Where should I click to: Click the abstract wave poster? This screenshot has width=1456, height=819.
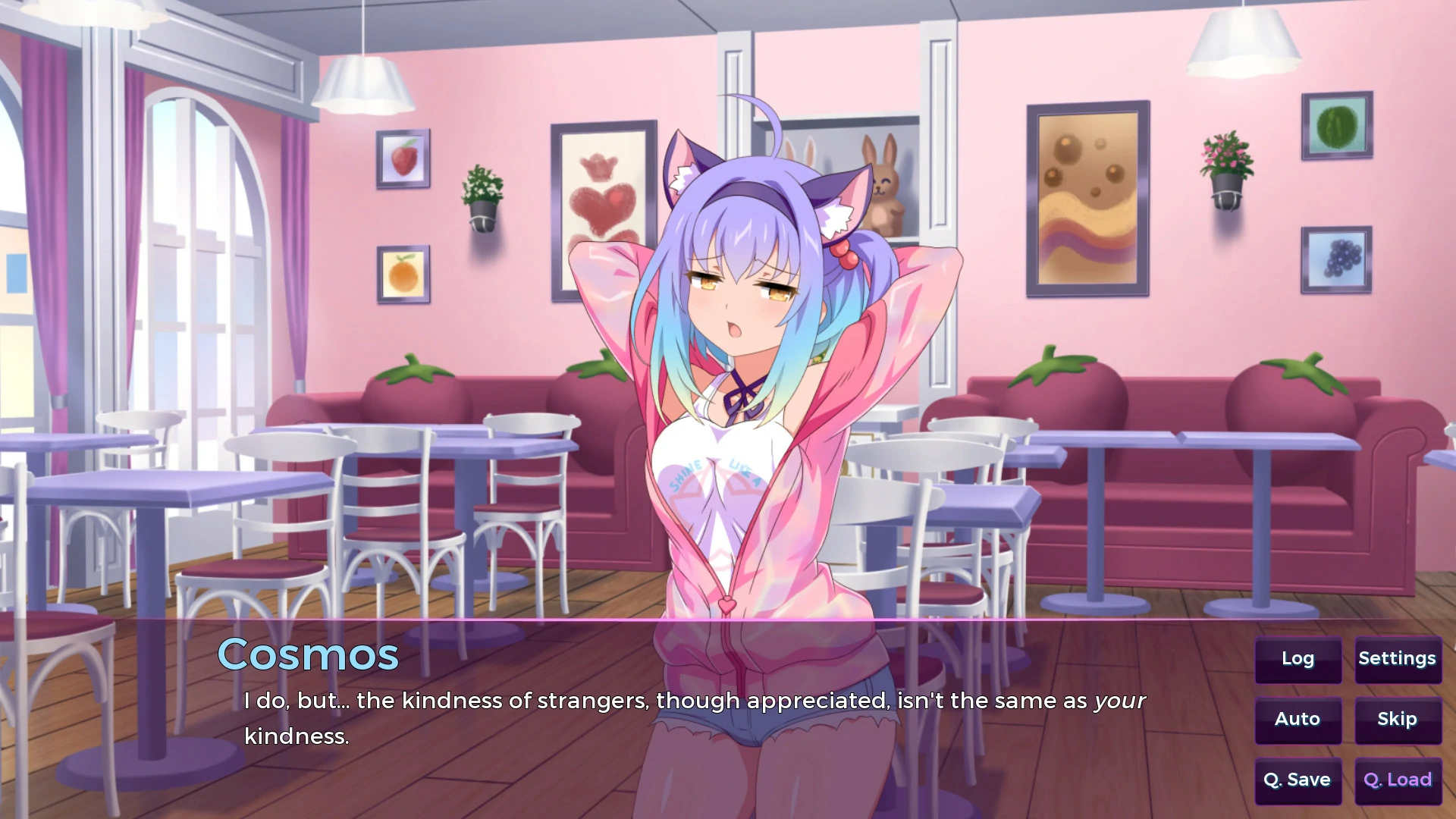click(1086, 199)
